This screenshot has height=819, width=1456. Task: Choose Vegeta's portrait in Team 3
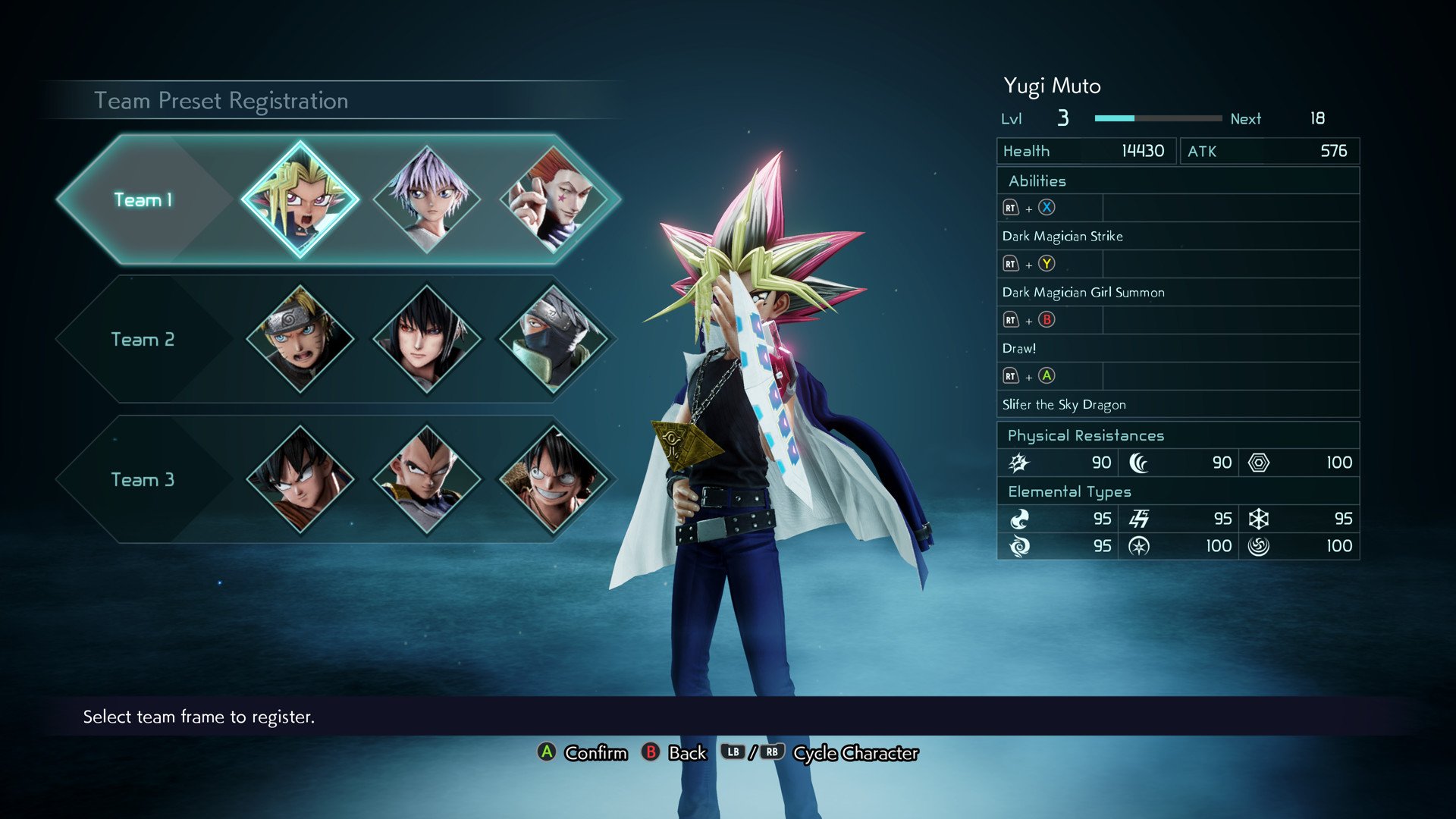click(427, 479)
